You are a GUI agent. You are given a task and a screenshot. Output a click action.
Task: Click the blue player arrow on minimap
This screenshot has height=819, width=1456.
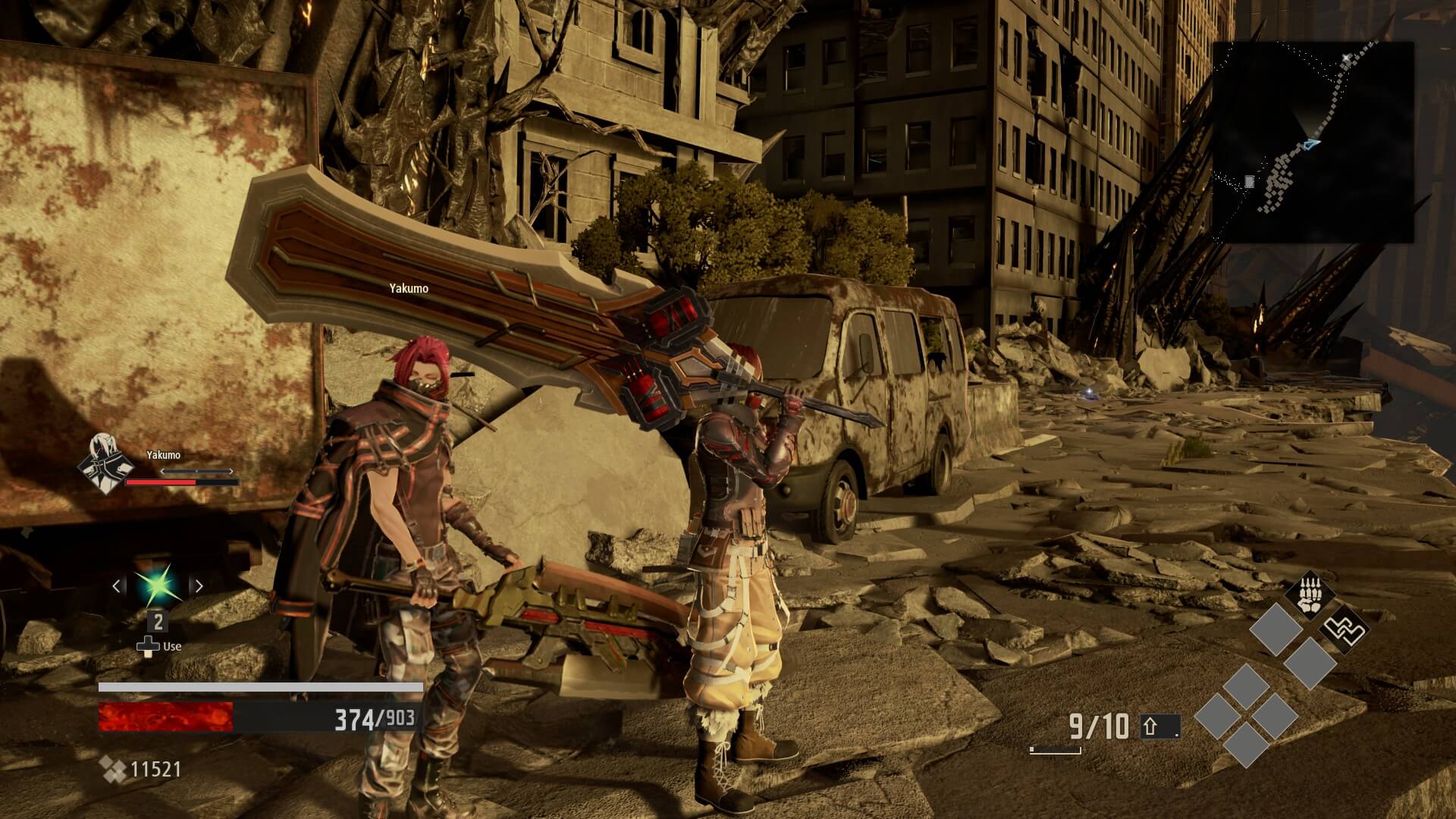(x=1312, y=143)
